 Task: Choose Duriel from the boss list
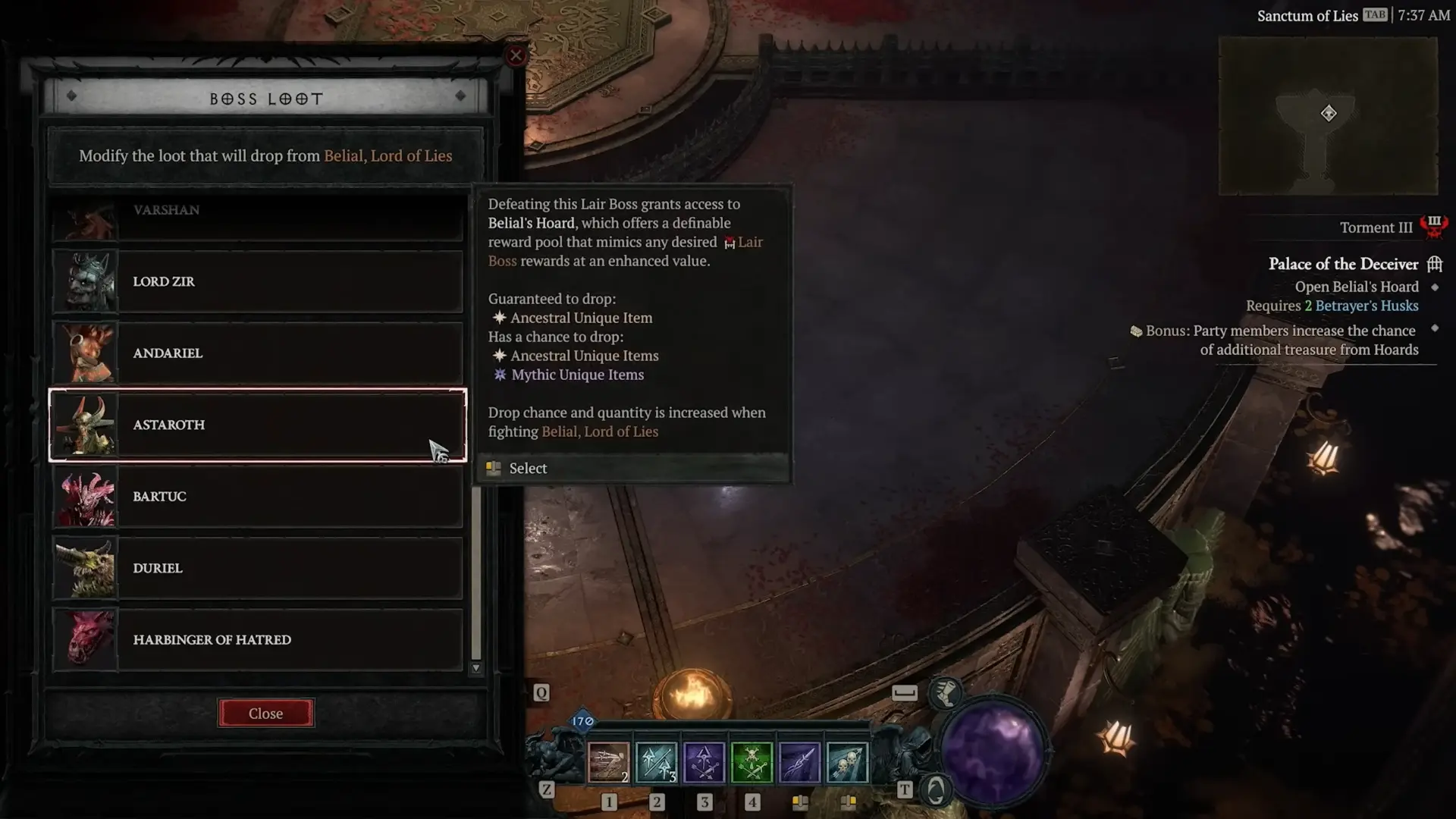pos(258,568)
